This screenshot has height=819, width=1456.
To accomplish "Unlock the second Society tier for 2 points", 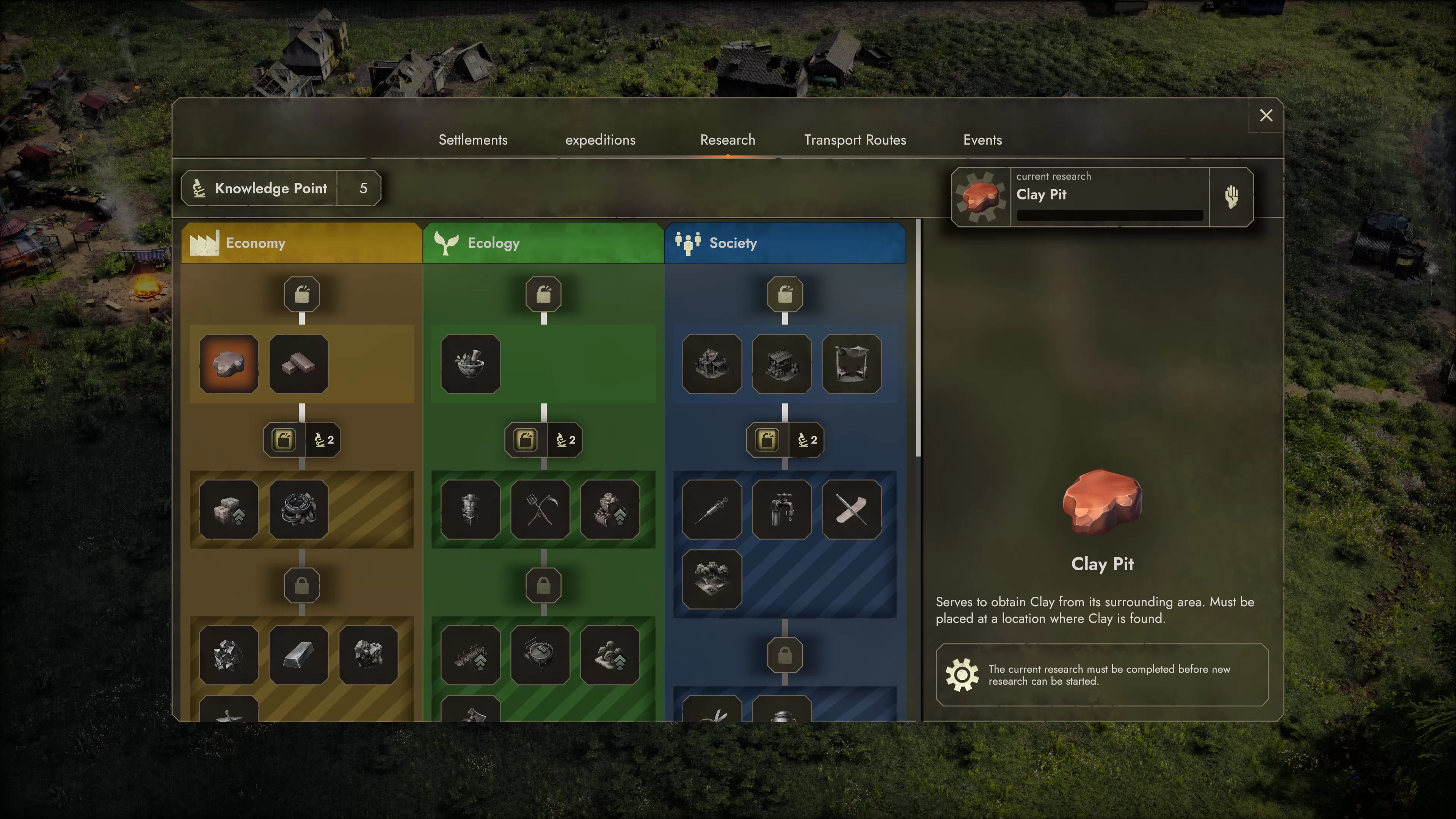I will 785,440.
